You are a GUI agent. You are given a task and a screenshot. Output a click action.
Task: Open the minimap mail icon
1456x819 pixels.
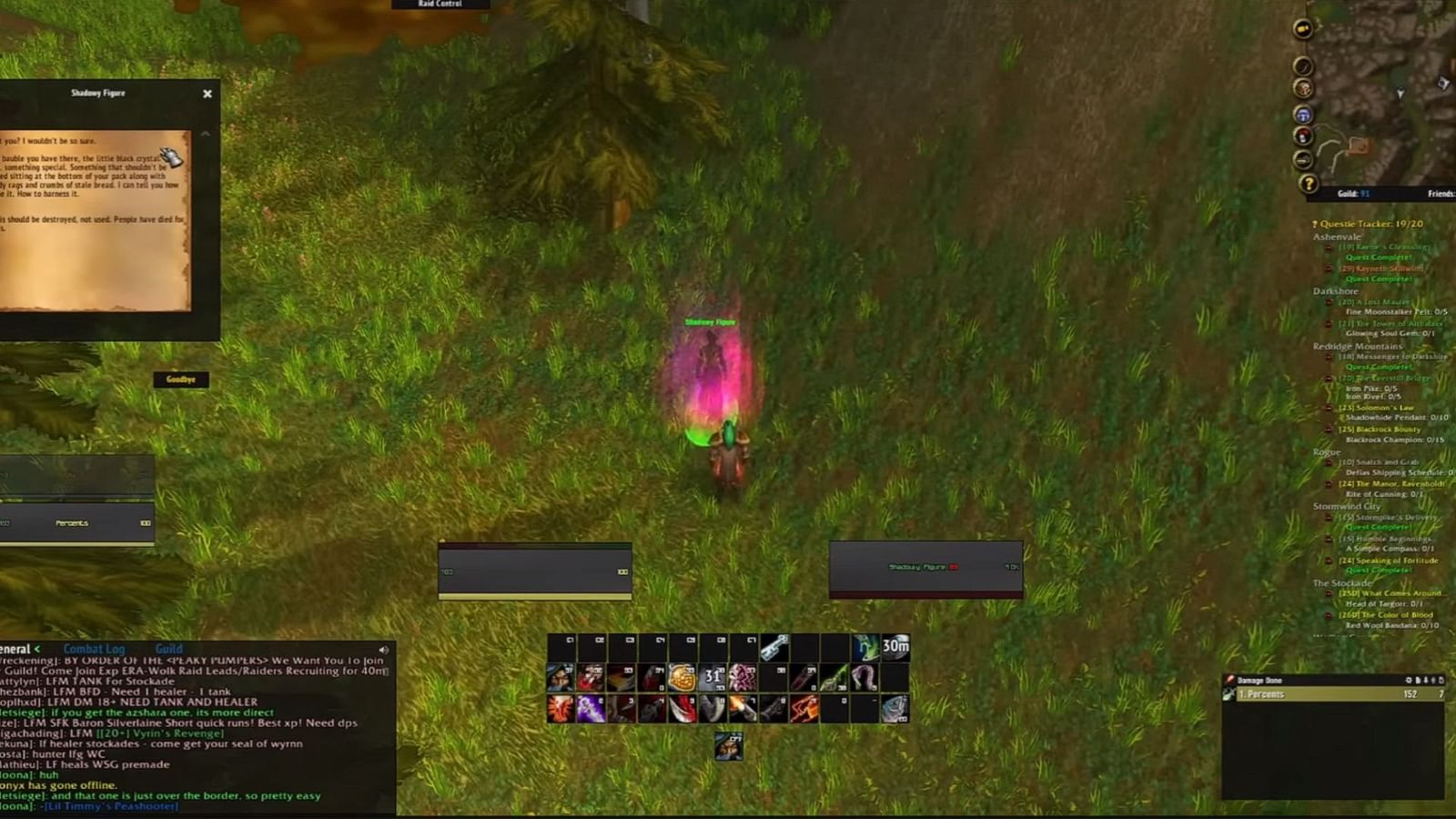tap(1303, 28)
